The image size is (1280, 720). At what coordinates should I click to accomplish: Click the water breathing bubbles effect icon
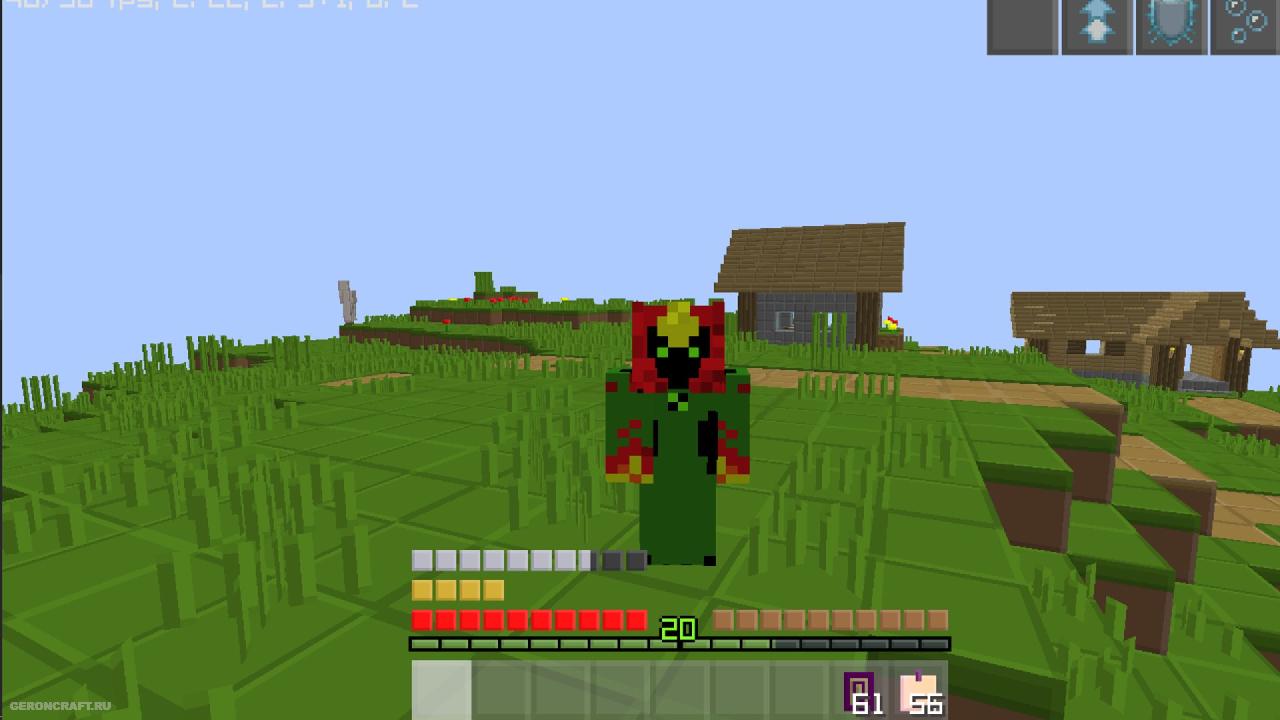click(1246, 25)
